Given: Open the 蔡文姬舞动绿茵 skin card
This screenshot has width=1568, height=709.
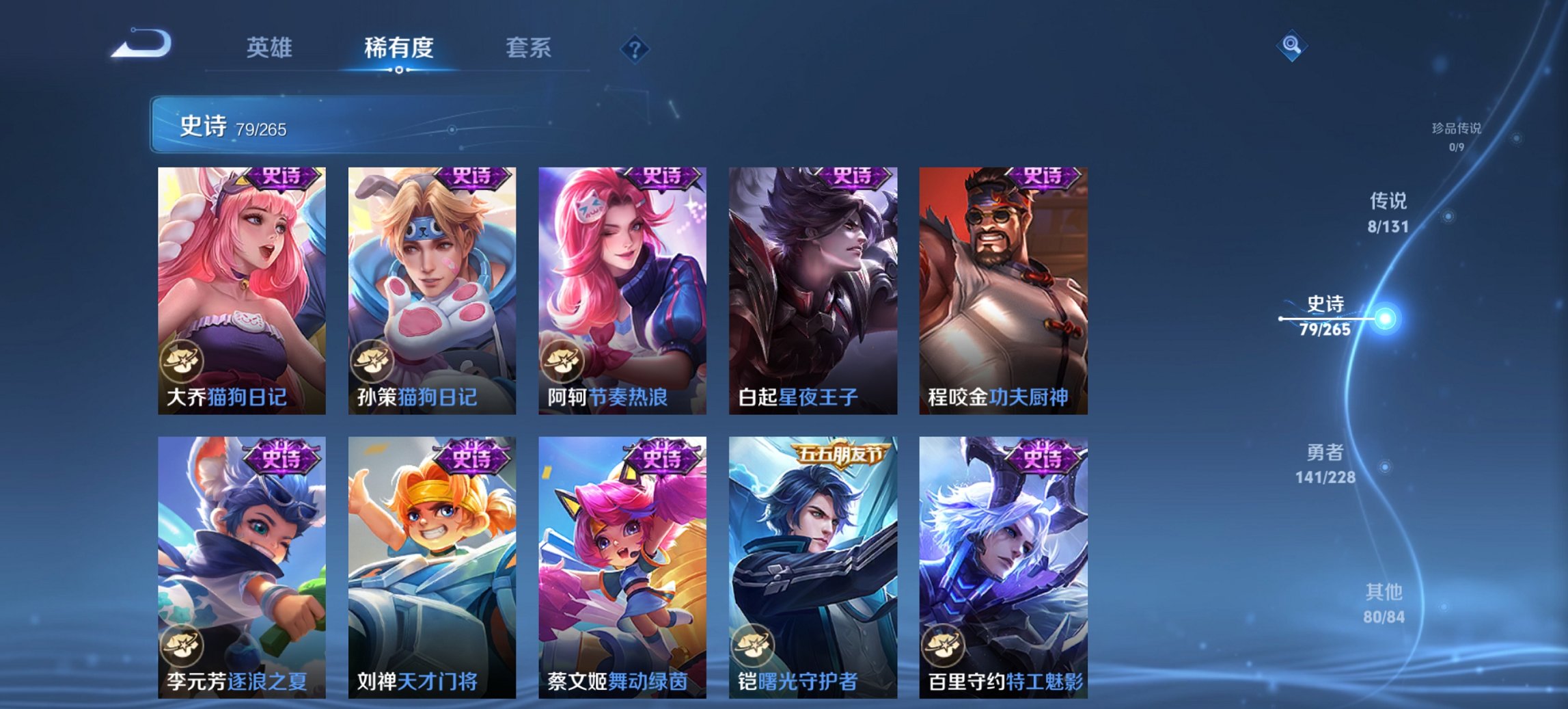Looking at the screenshot, I should 622,567.
